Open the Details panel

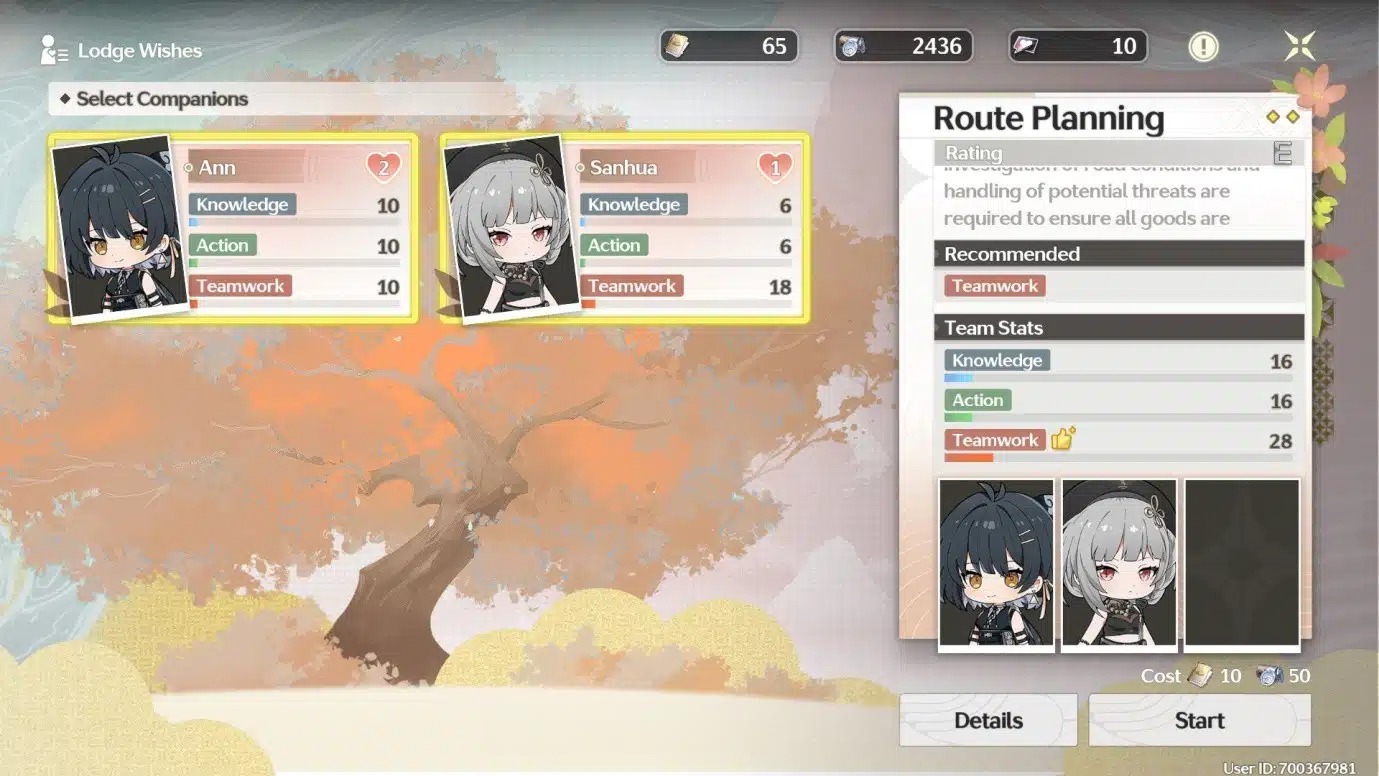[x=988, y=720]
